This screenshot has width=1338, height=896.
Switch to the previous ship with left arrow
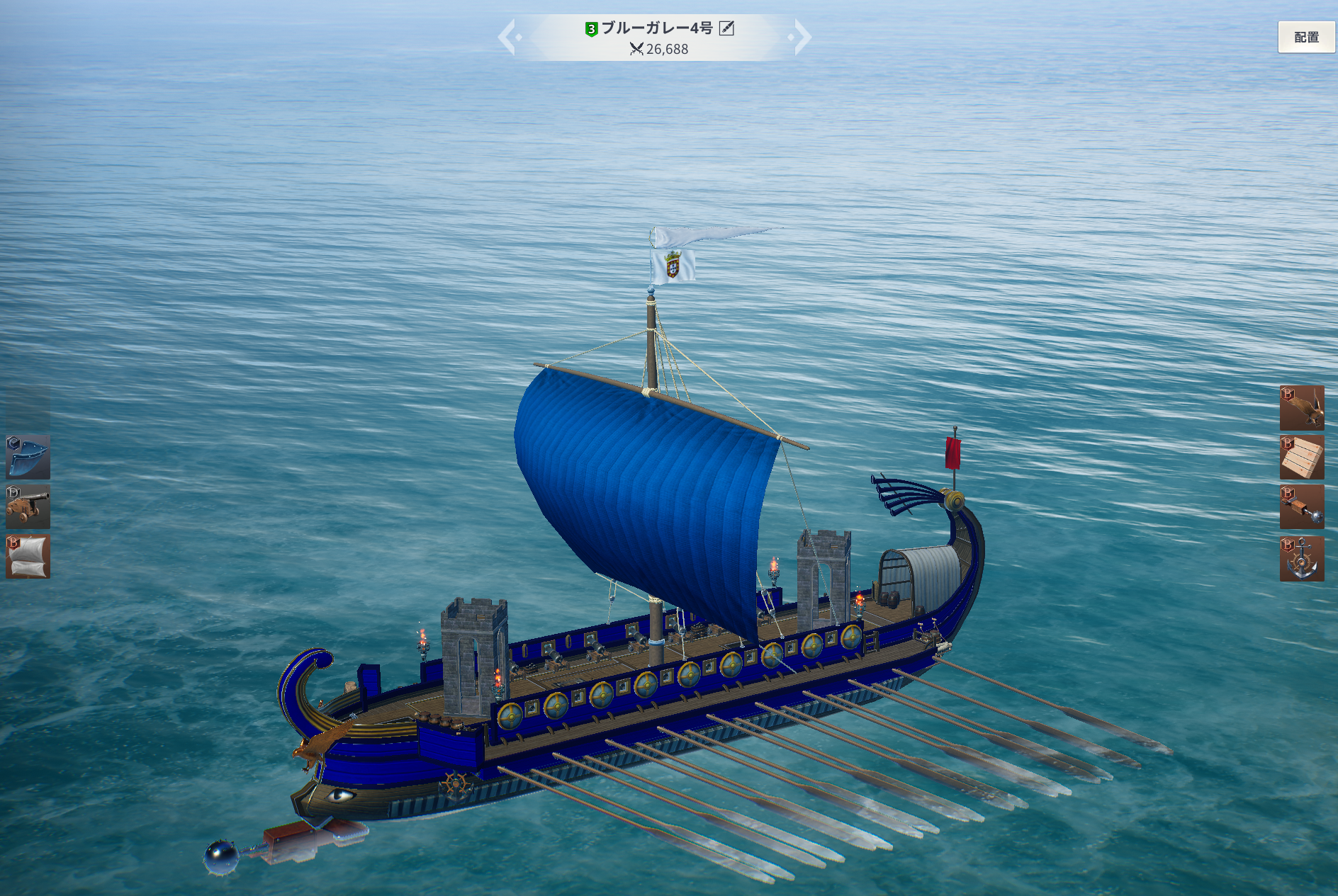(x=507, y=37)
